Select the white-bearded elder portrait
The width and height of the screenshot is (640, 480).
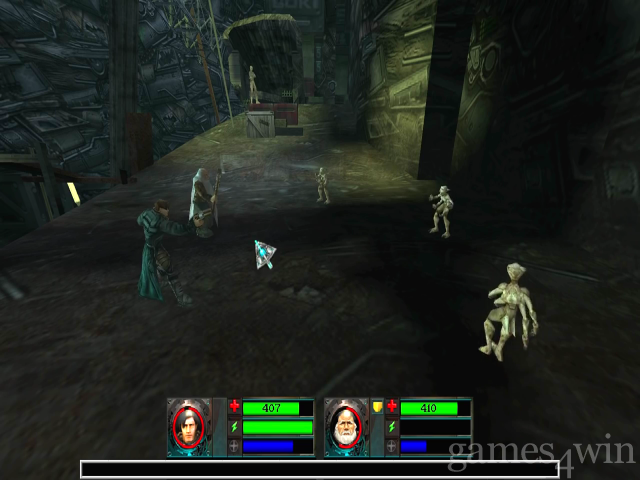344,427
